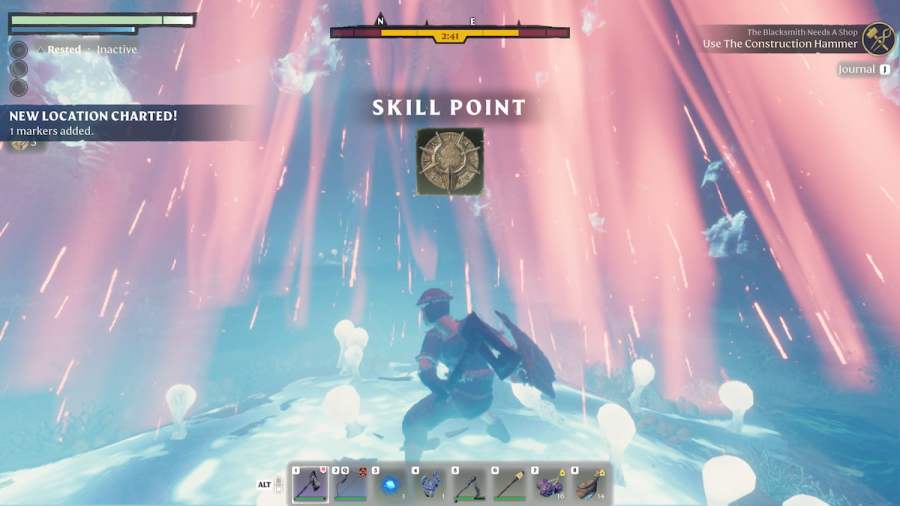Select the food item in slot 8

[x=589, y=485]
